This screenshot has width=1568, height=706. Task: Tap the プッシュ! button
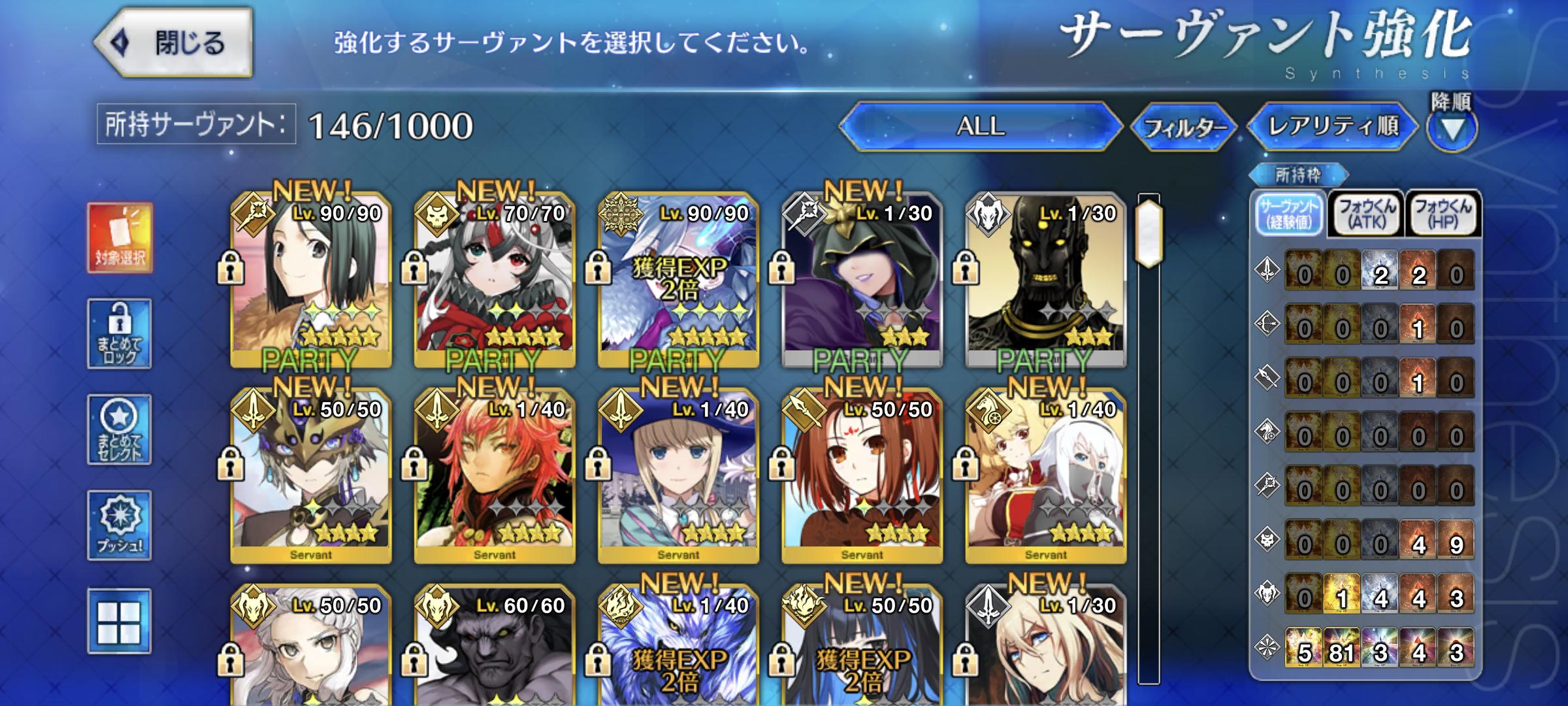tap(120, 525)
